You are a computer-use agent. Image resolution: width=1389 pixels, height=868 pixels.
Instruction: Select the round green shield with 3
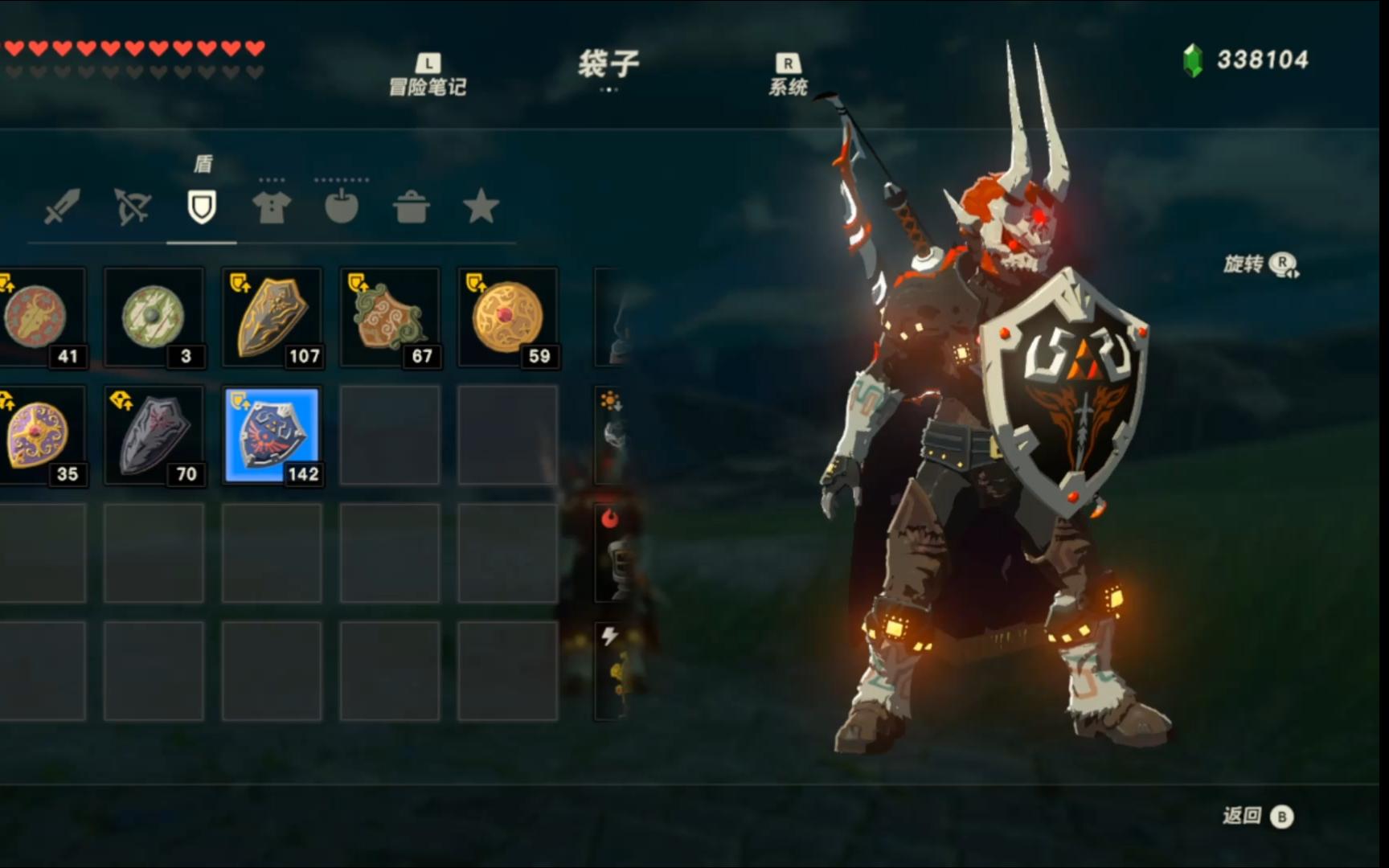pos(154,317)
